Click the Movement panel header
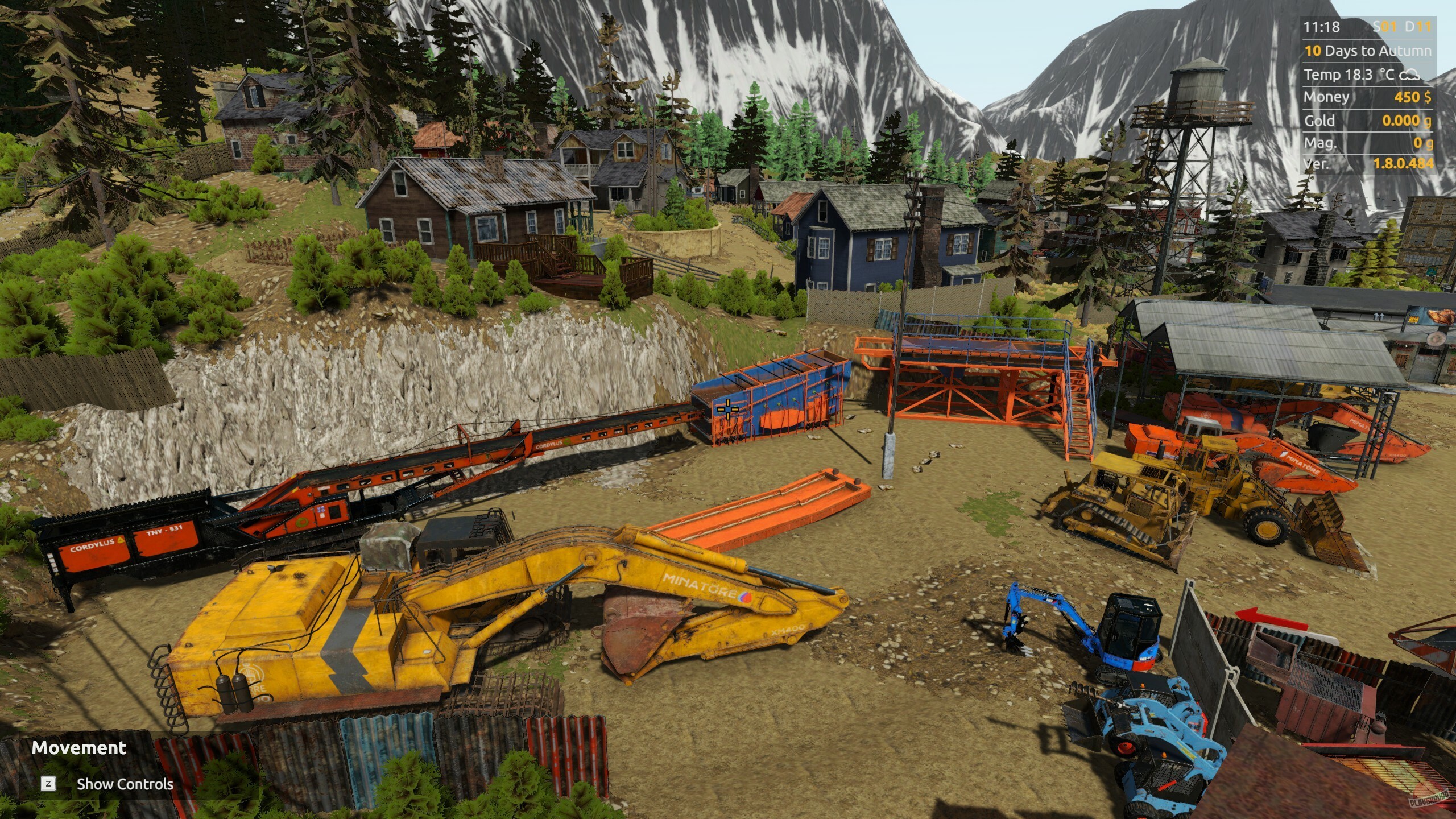Screen dimensions: 1456x819 click(78, 748)
